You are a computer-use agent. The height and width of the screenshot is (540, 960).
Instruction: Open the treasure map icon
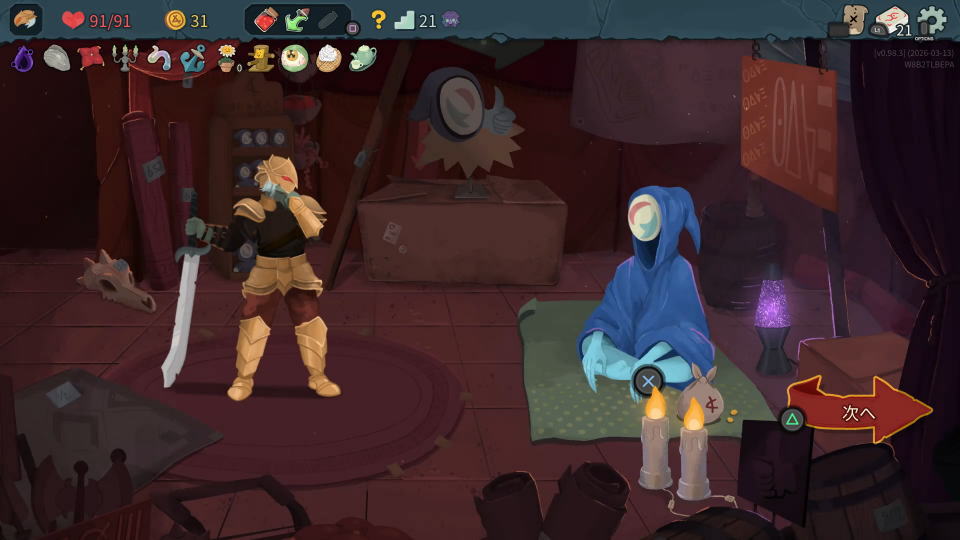point(853,19)
